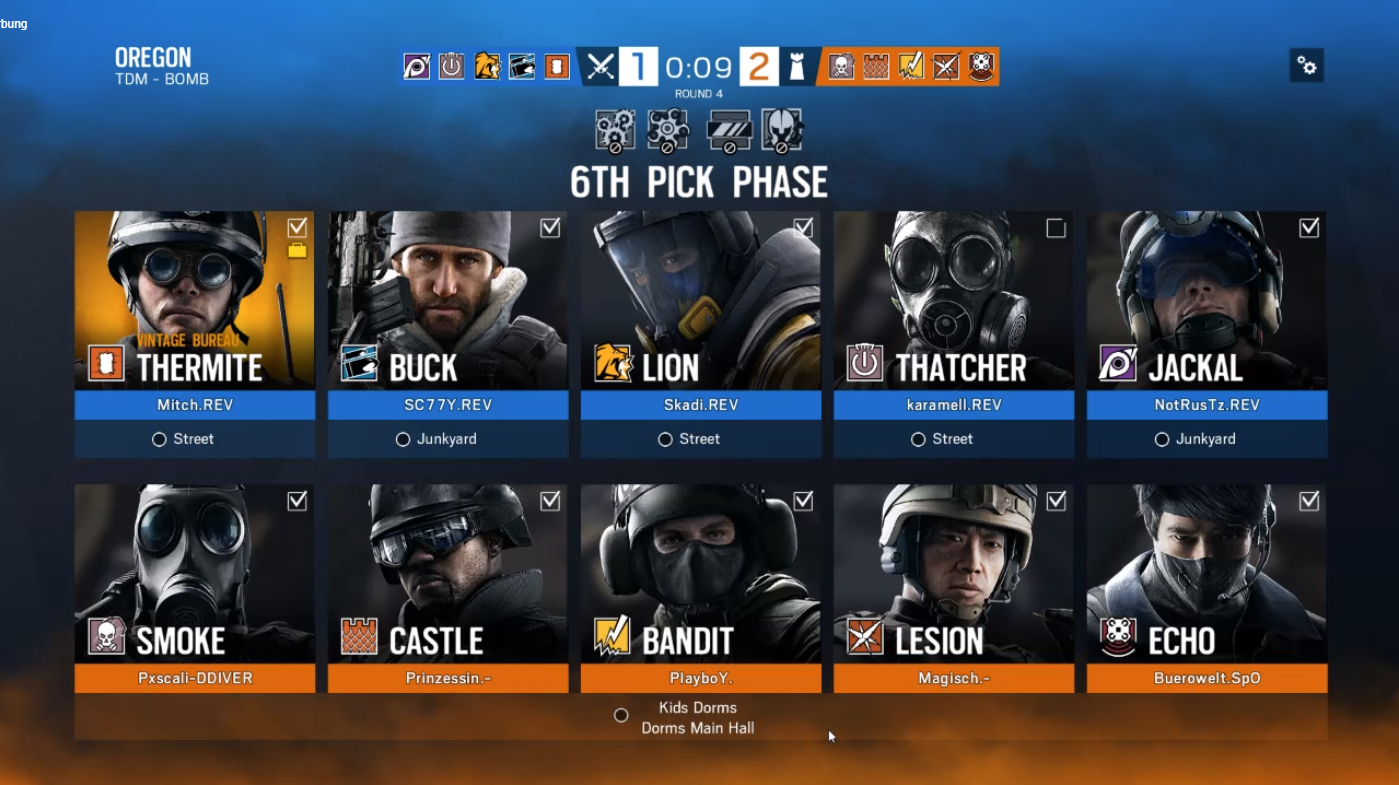Click karamell.REV player name bar
The image size is (1399, 785).
coord(953,405)
